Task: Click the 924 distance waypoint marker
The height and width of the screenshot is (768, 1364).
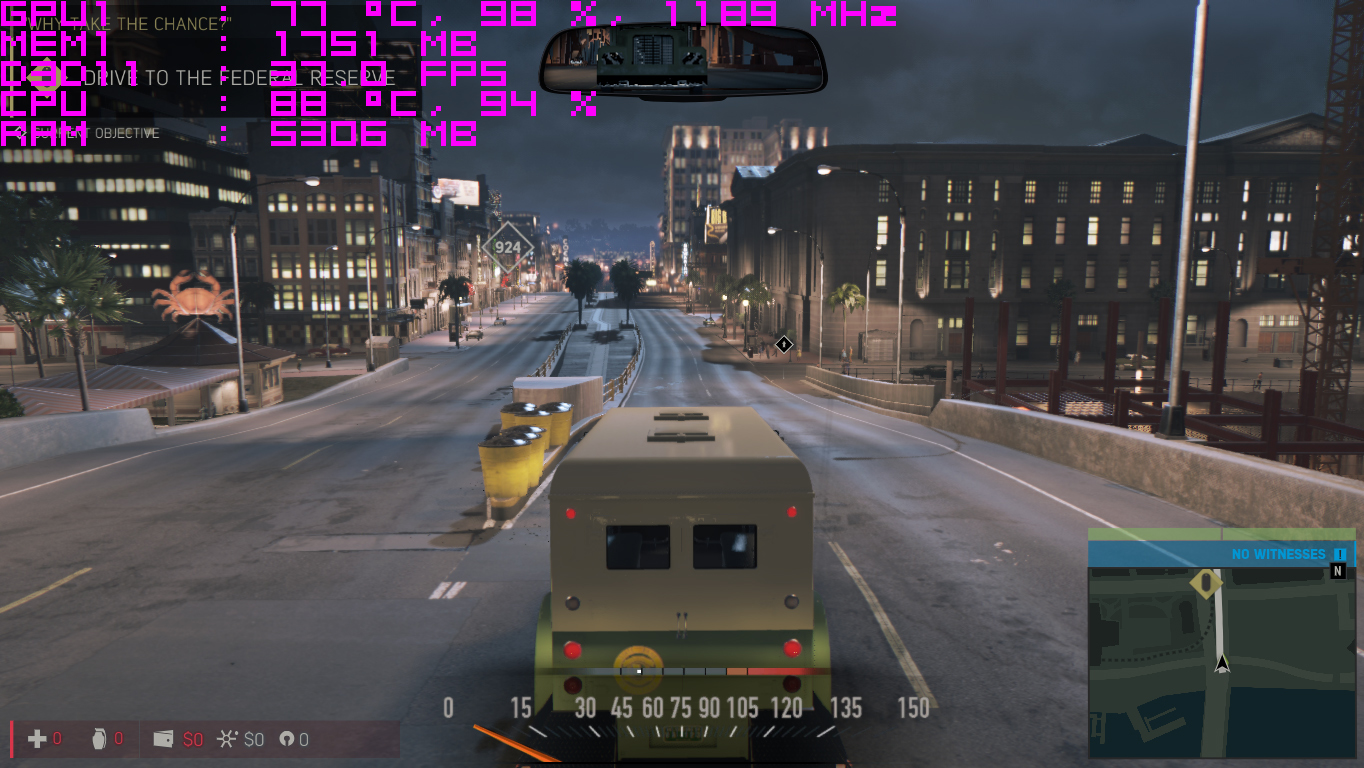Action: coord(507,247)
